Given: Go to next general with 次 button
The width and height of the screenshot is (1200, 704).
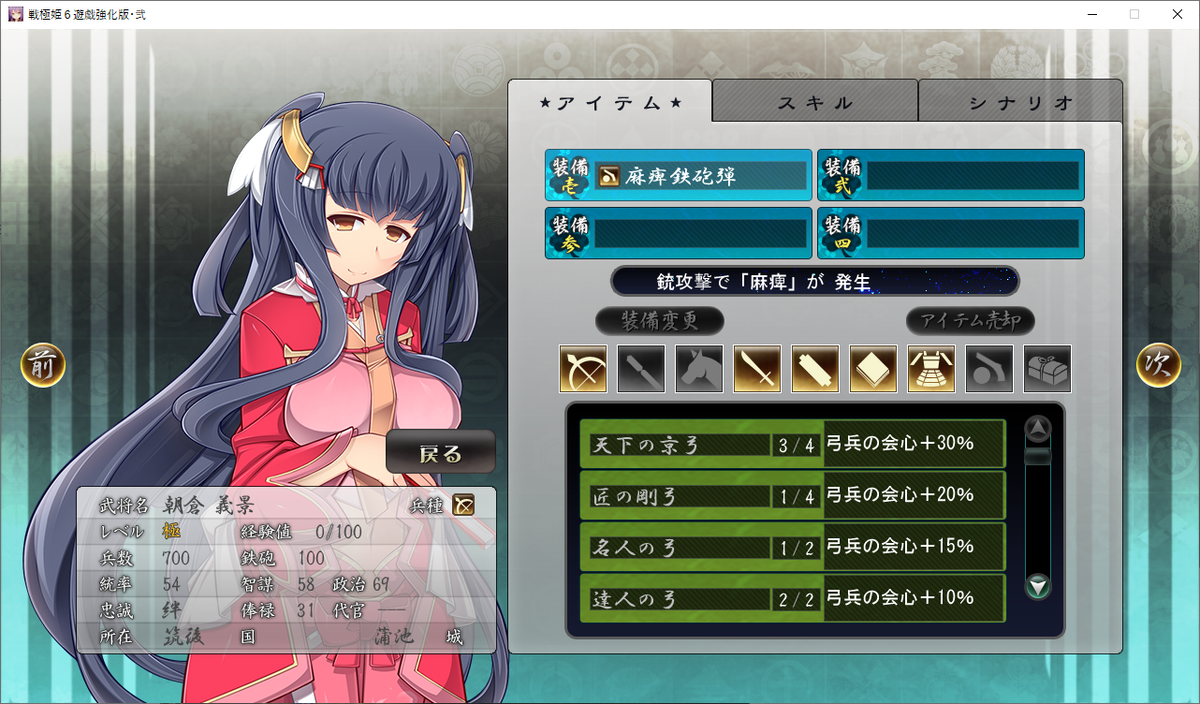Looking at the screenshot, I should coord(1158,366).
